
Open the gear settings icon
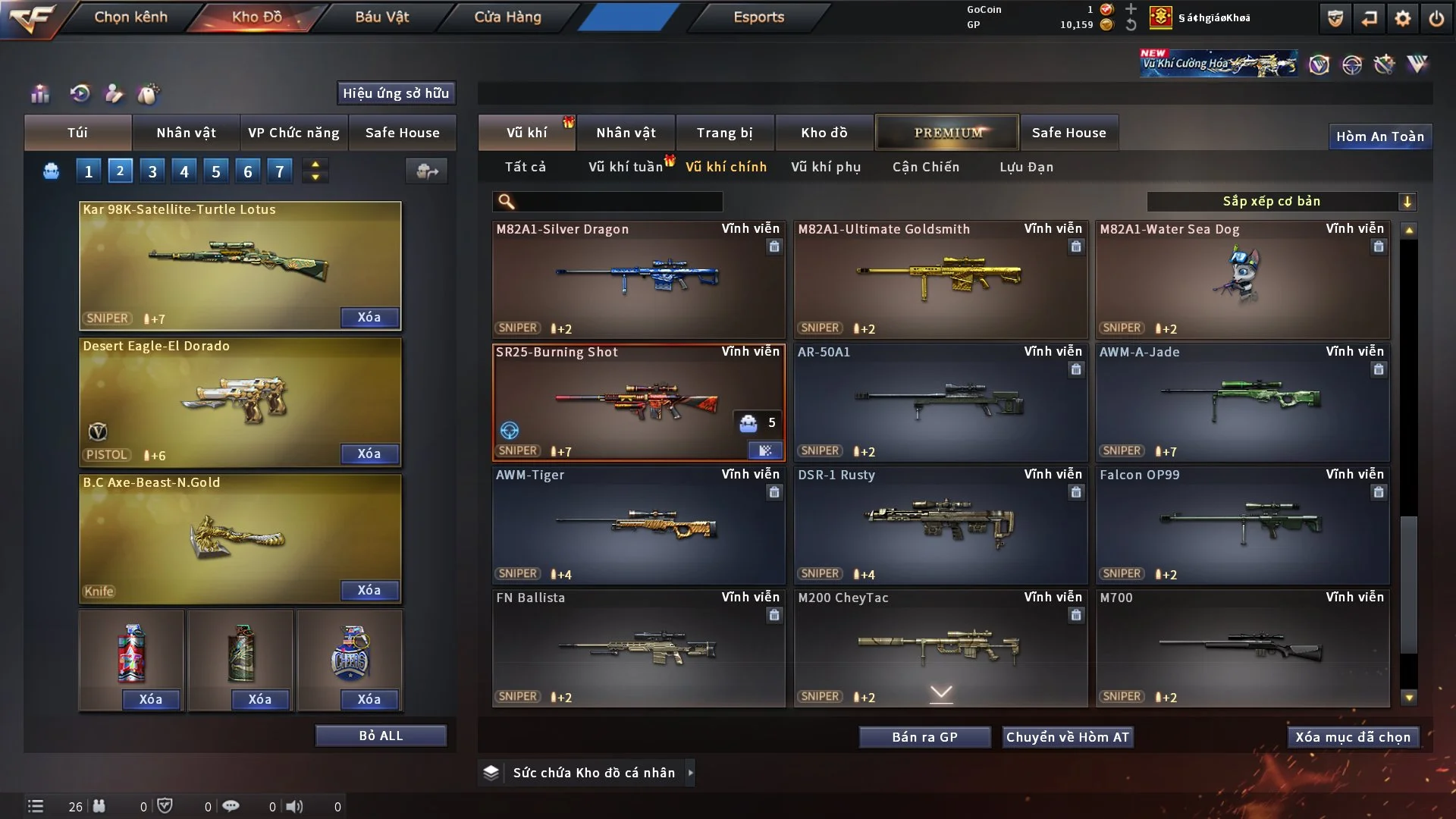[x=1402, y=18]
